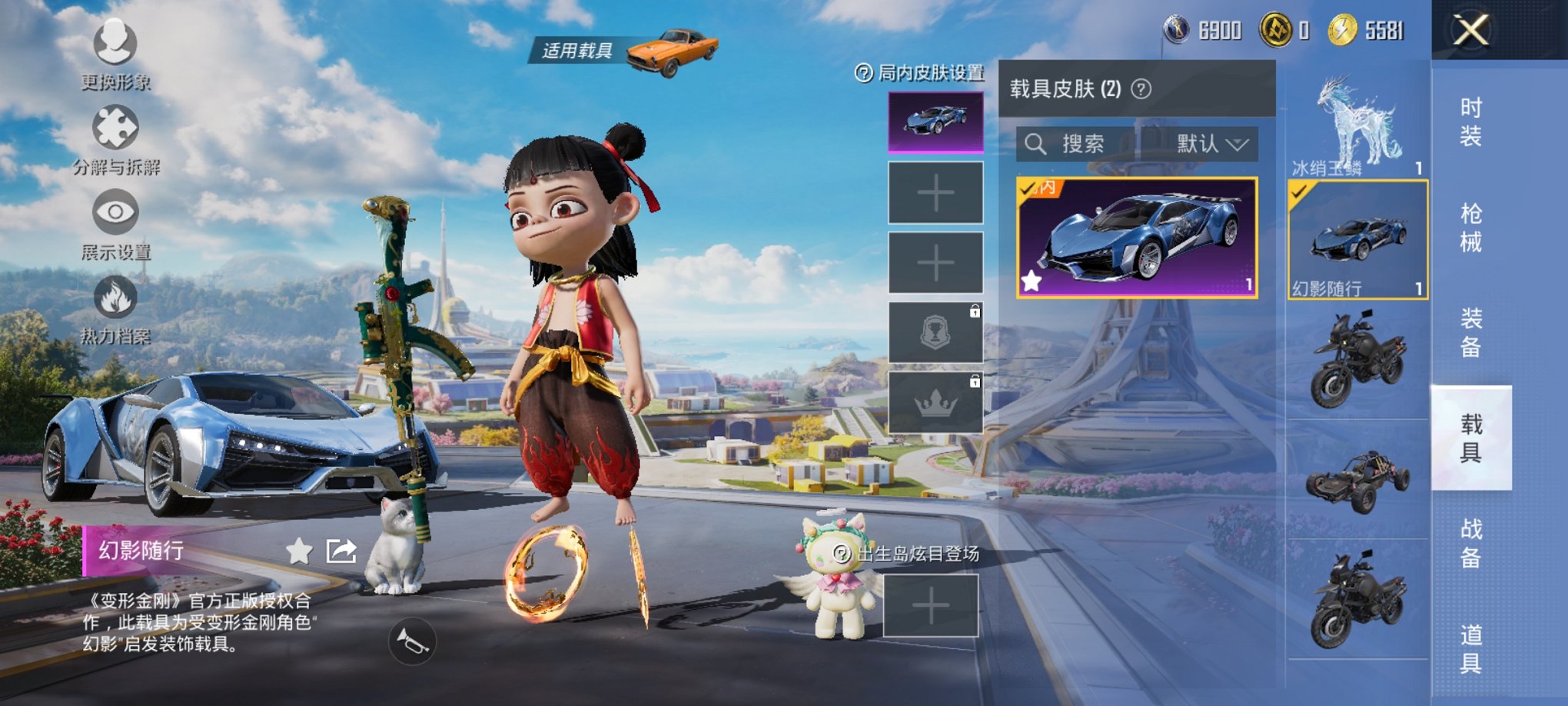Switch to the 装备 equipment tab
This screenshot has height=706, width=1568.
(1470, 333)
